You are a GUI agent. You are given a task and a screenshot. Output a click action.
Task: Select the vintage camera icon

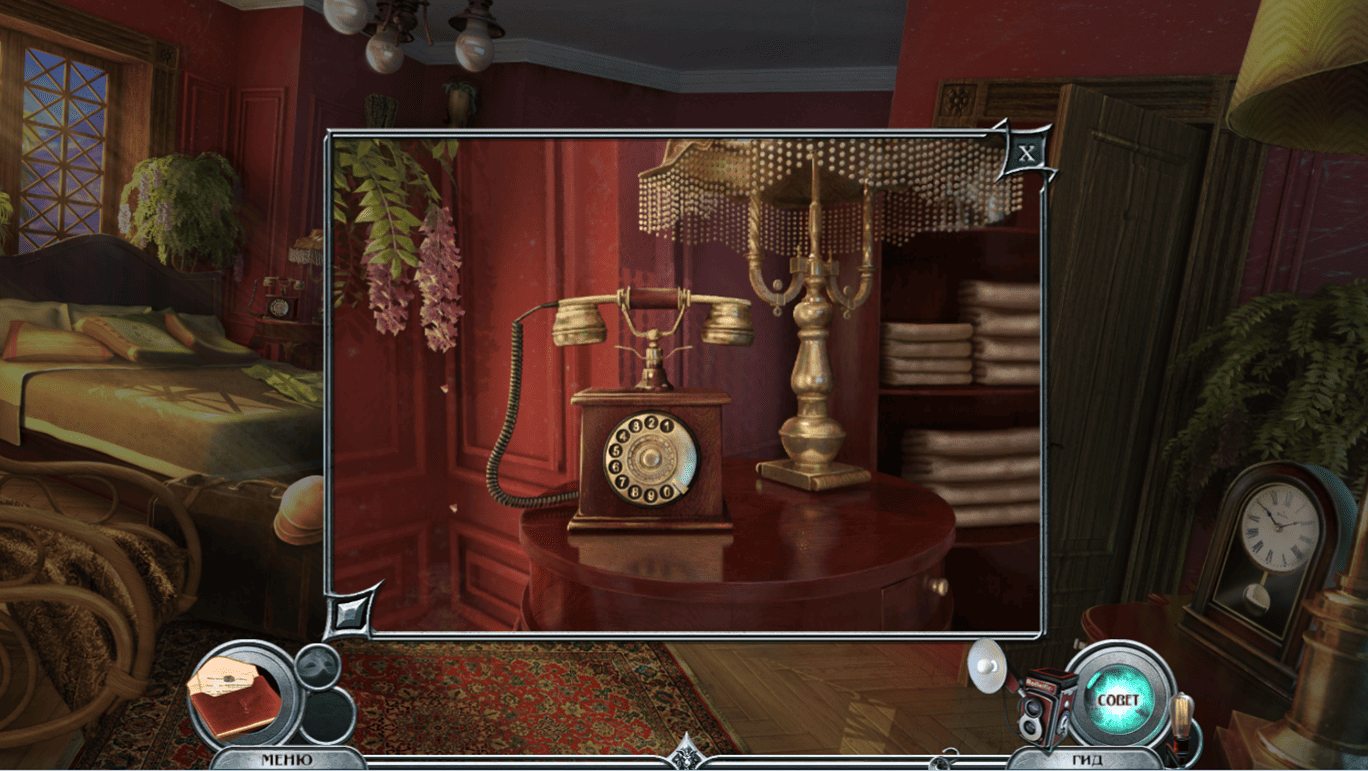1045,705
